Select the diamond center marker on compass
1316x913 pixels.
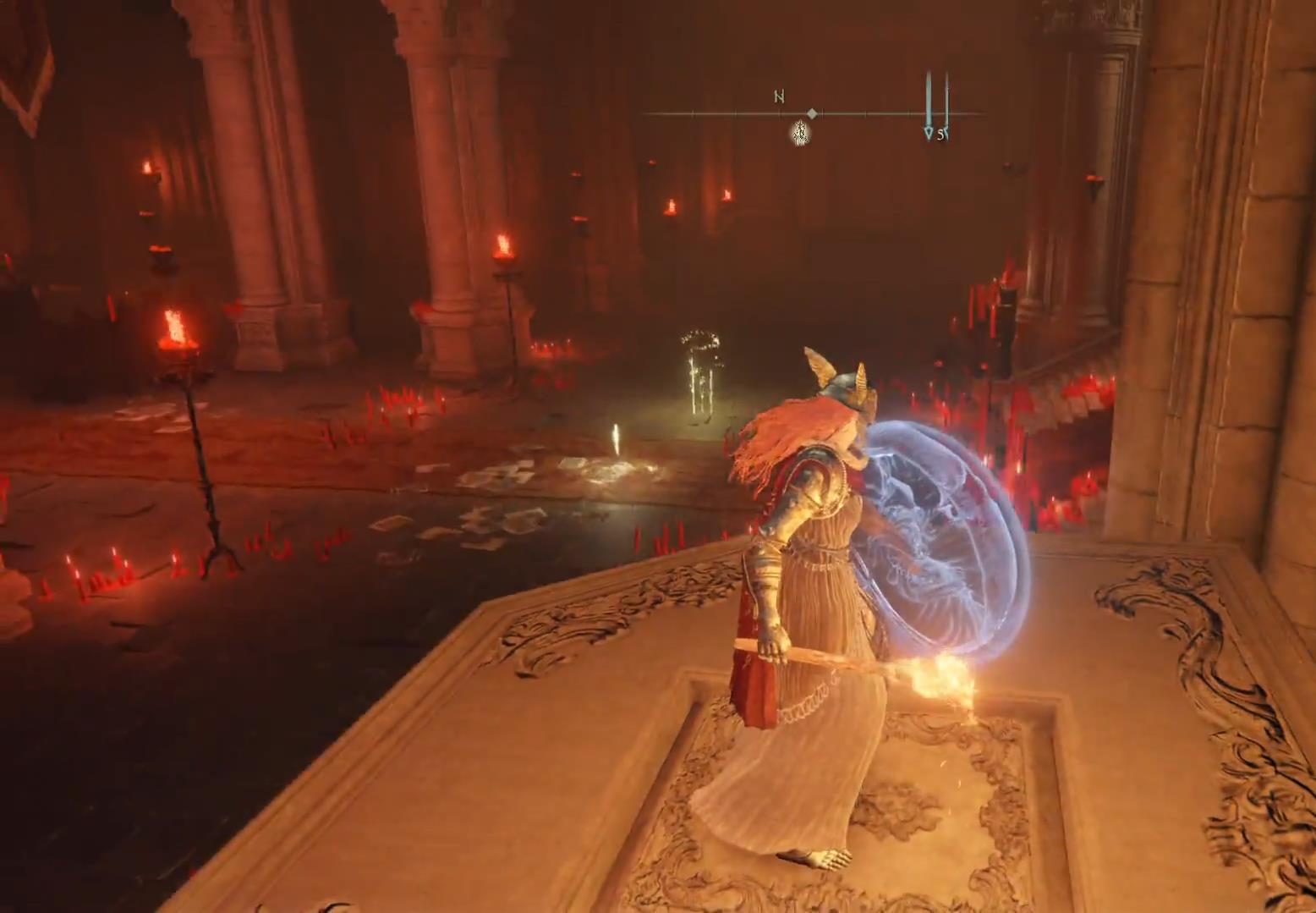(812, 113)
